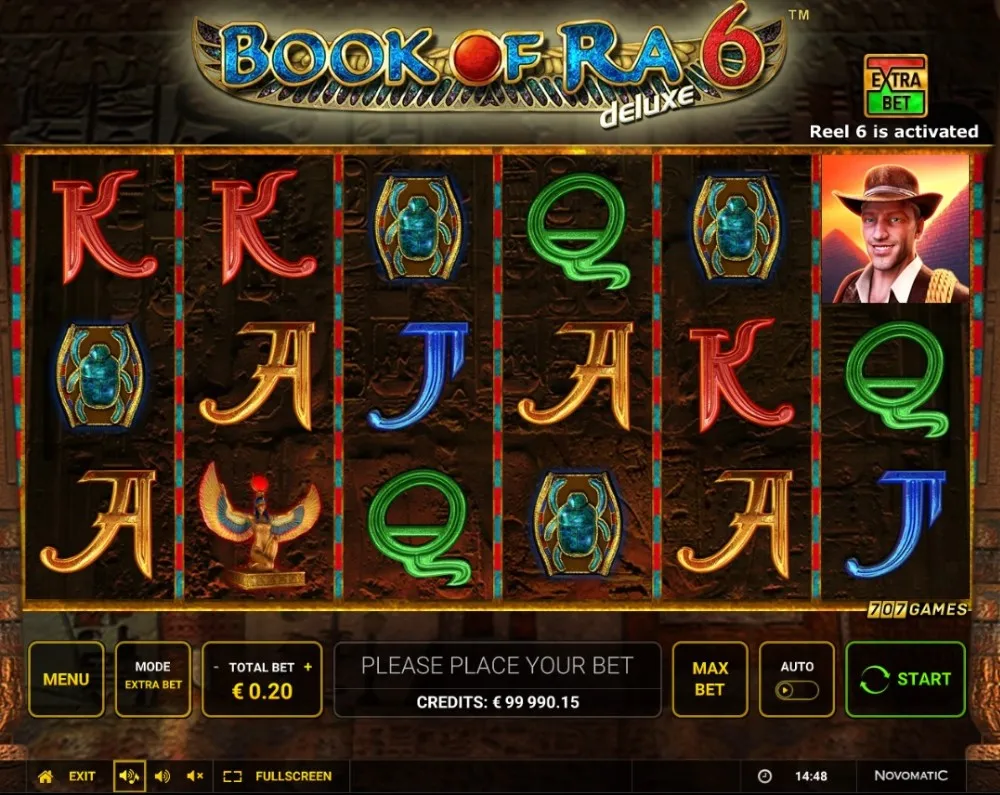This screenshot has width=1000, height=795.
Task: Start the spin
Action: (x=906, y=679)
